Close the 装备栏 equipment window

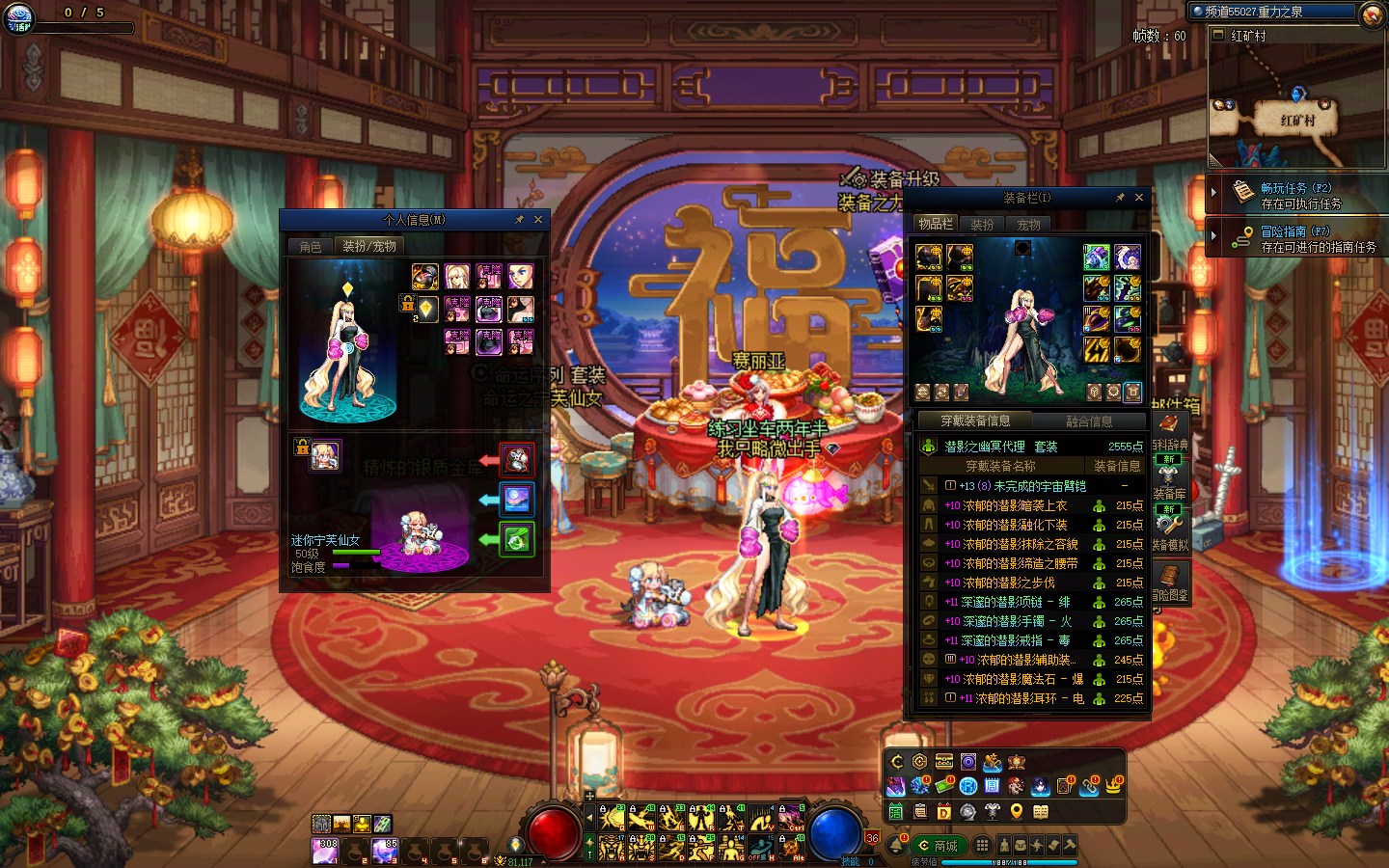pyautogui.click(x=1139, y=198)
